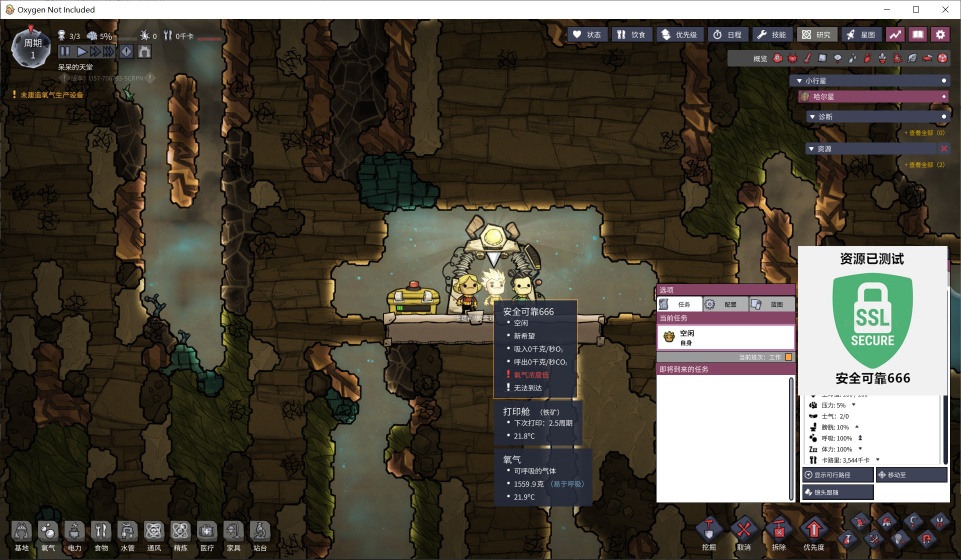The width and height of the screenshot is (961, 560).
Task: Open the 优先级 priorities screen
Action: [680, 34]
